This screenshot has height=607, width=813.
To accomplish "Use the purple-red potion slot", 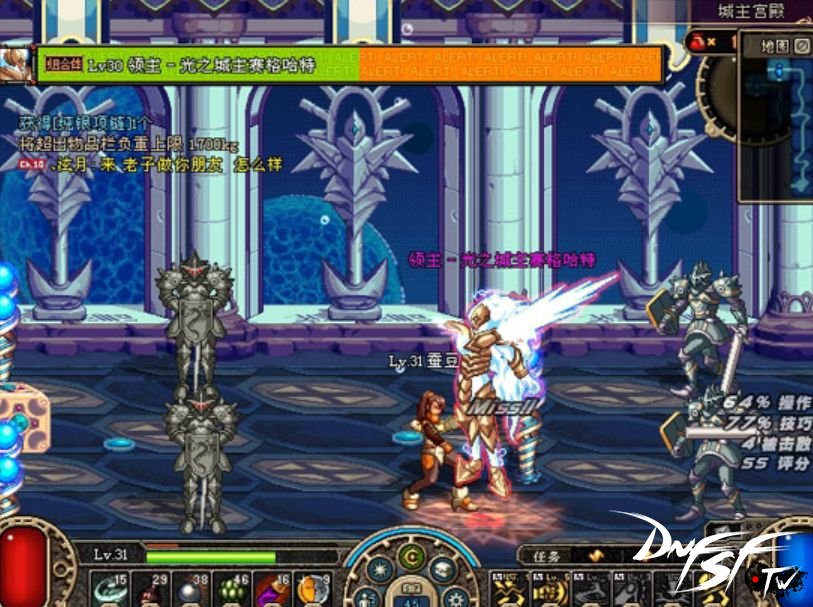I will (x=268, y=589).
